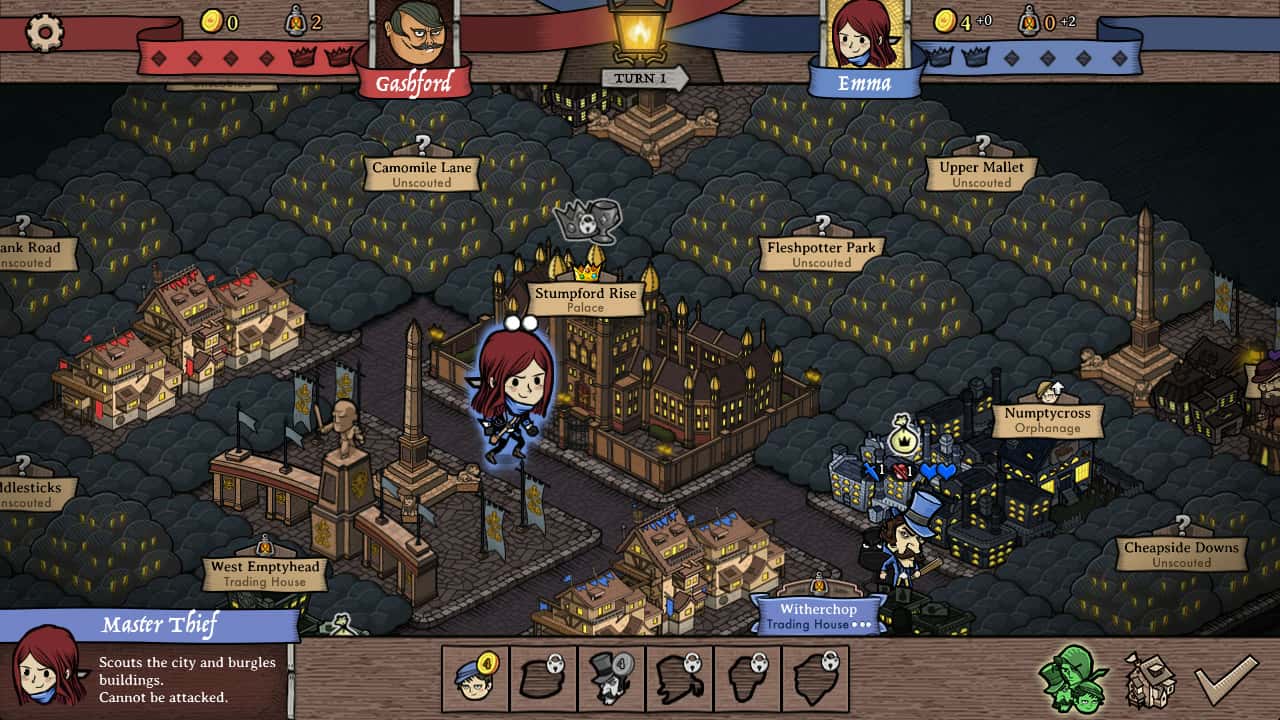Click the money bag icon above the skirmish
The height and width of the screenshot is (720, 1280).
[901, 439]
